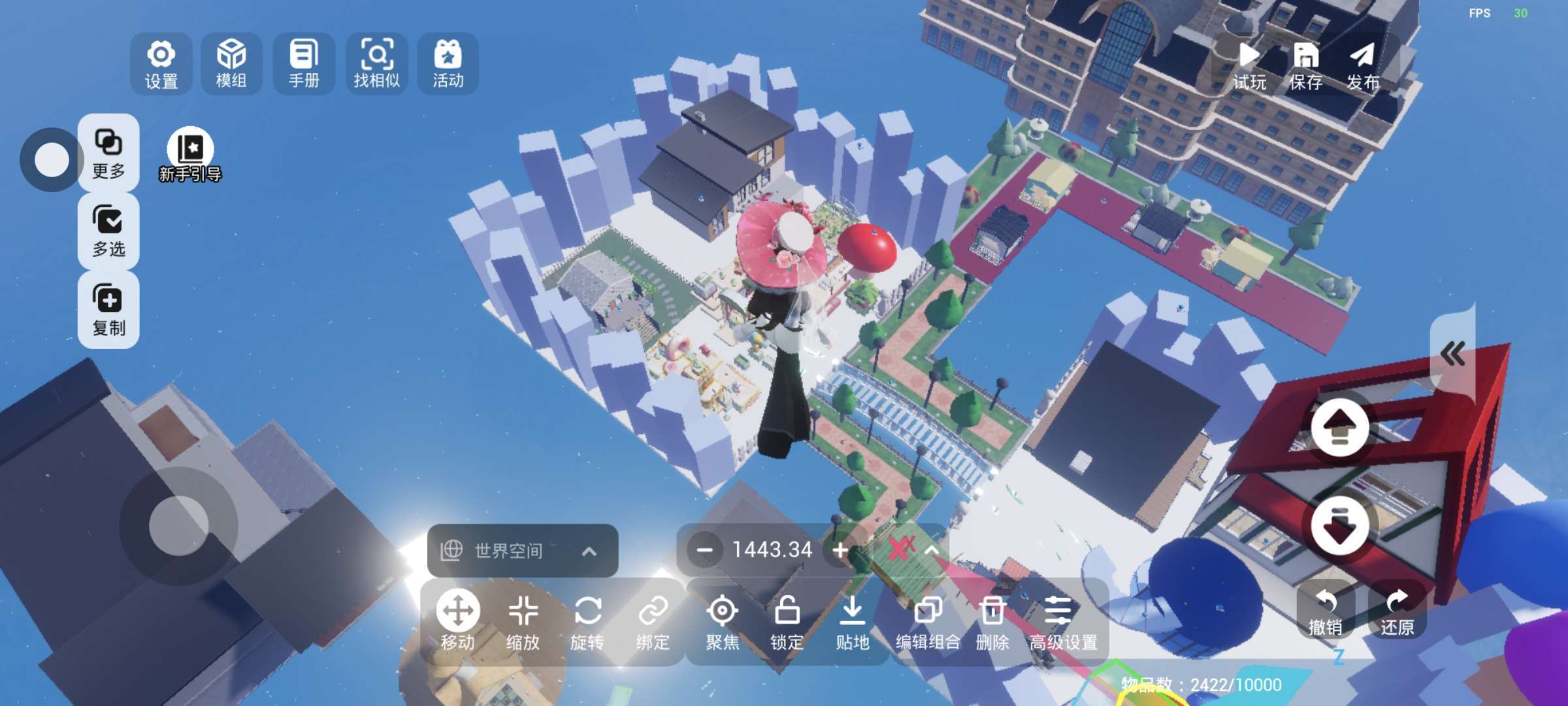Collapse the right side panel arrow
Viewport: 1568px width, 706px height.
tap(1452, 354)
